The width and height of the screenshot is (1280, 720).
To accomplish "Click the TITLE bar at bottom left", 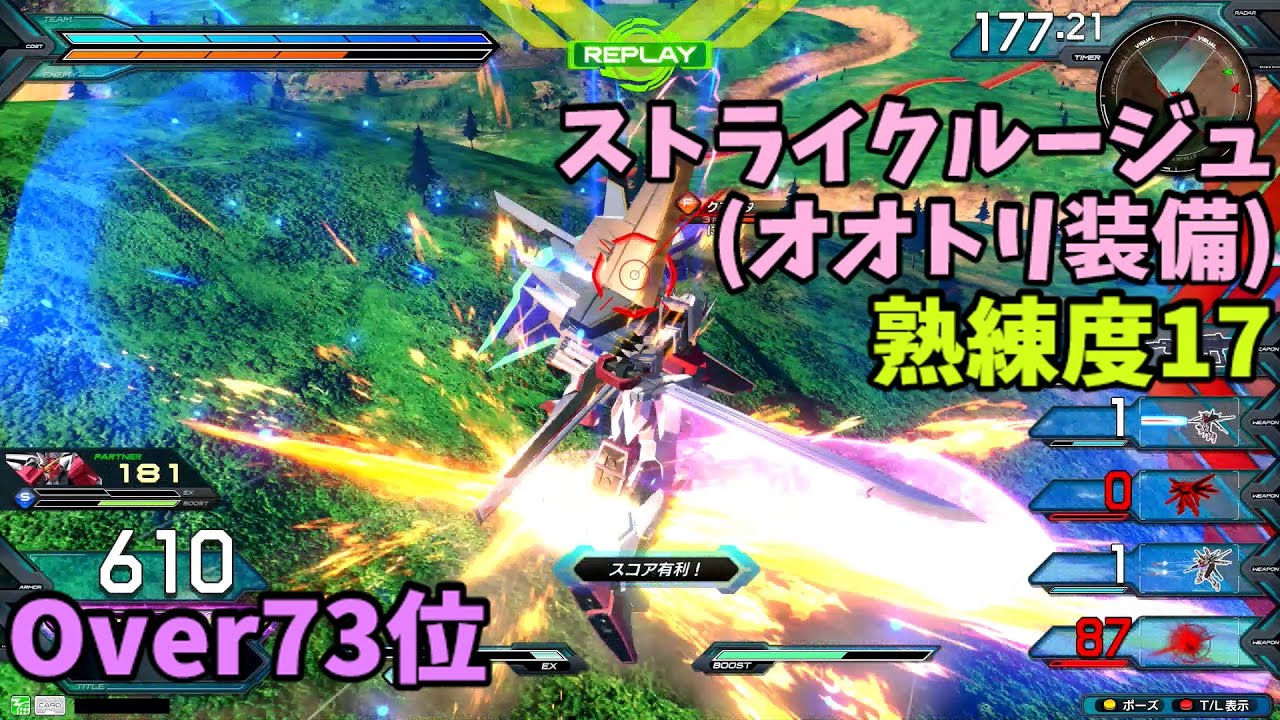I will (x=90, y=686).
